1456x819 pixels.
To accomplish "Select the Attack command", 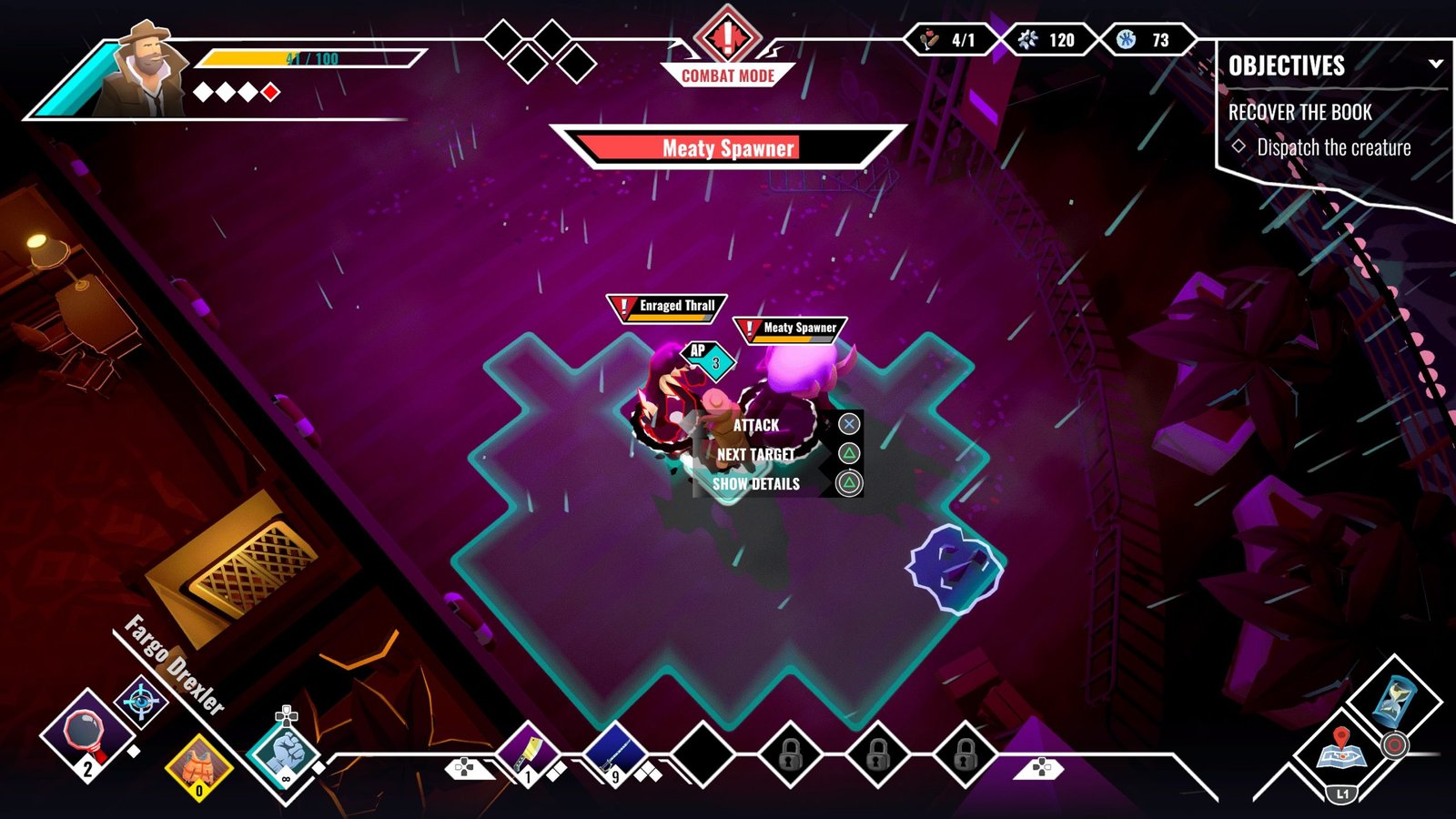I will 756,425.
